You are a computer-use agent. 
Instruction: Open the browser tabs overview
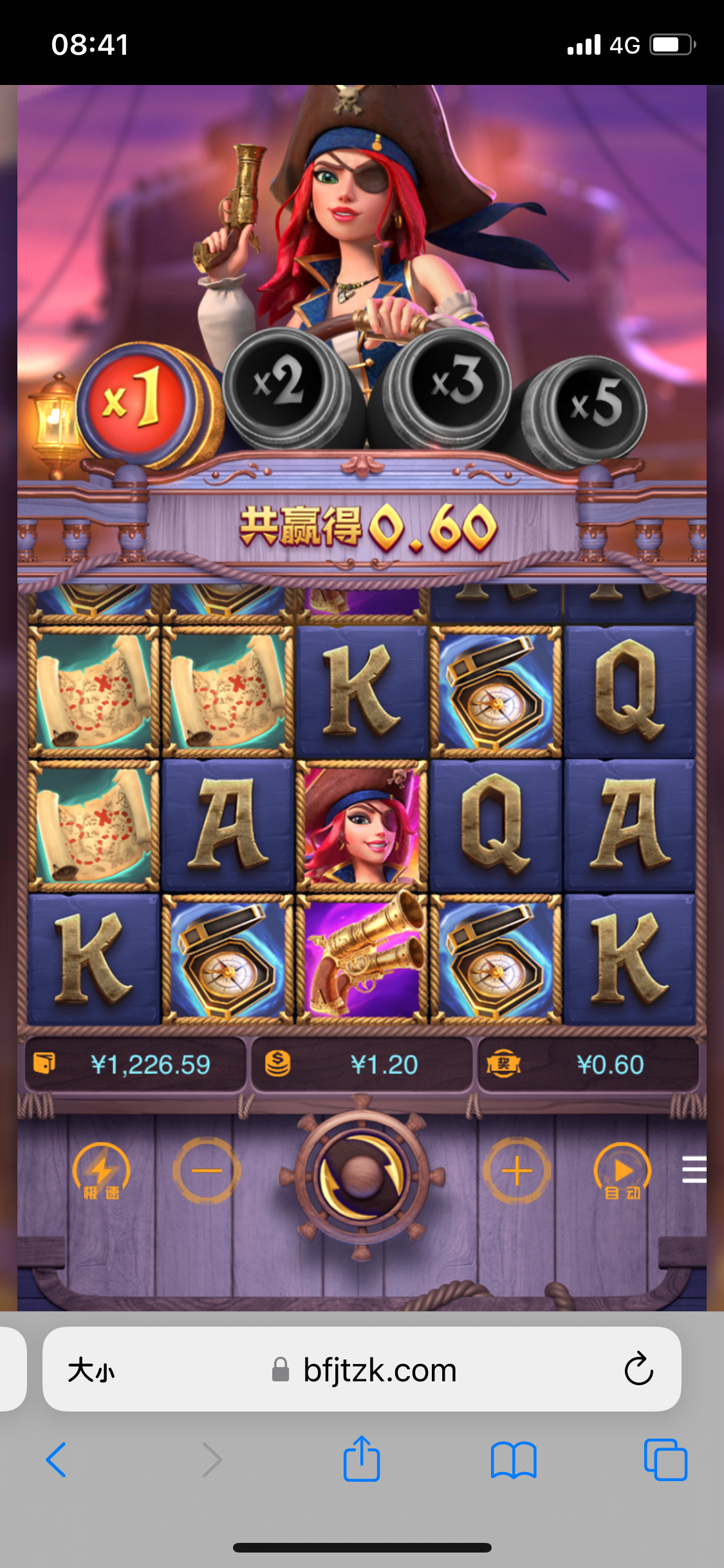pos(665,1459)
